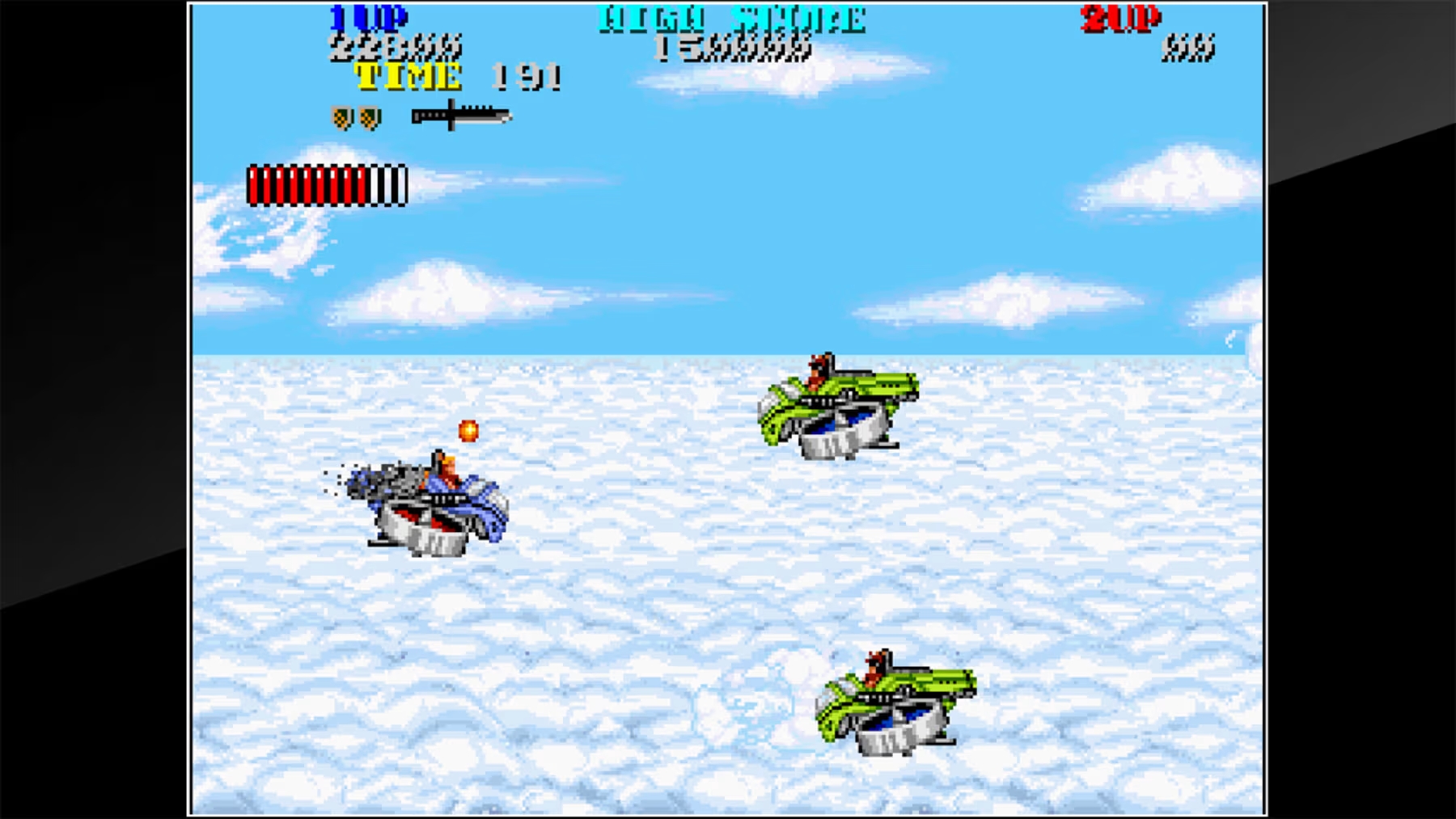Click the right shield medal icon
The image size is (1456, 819).
[369, 117]
